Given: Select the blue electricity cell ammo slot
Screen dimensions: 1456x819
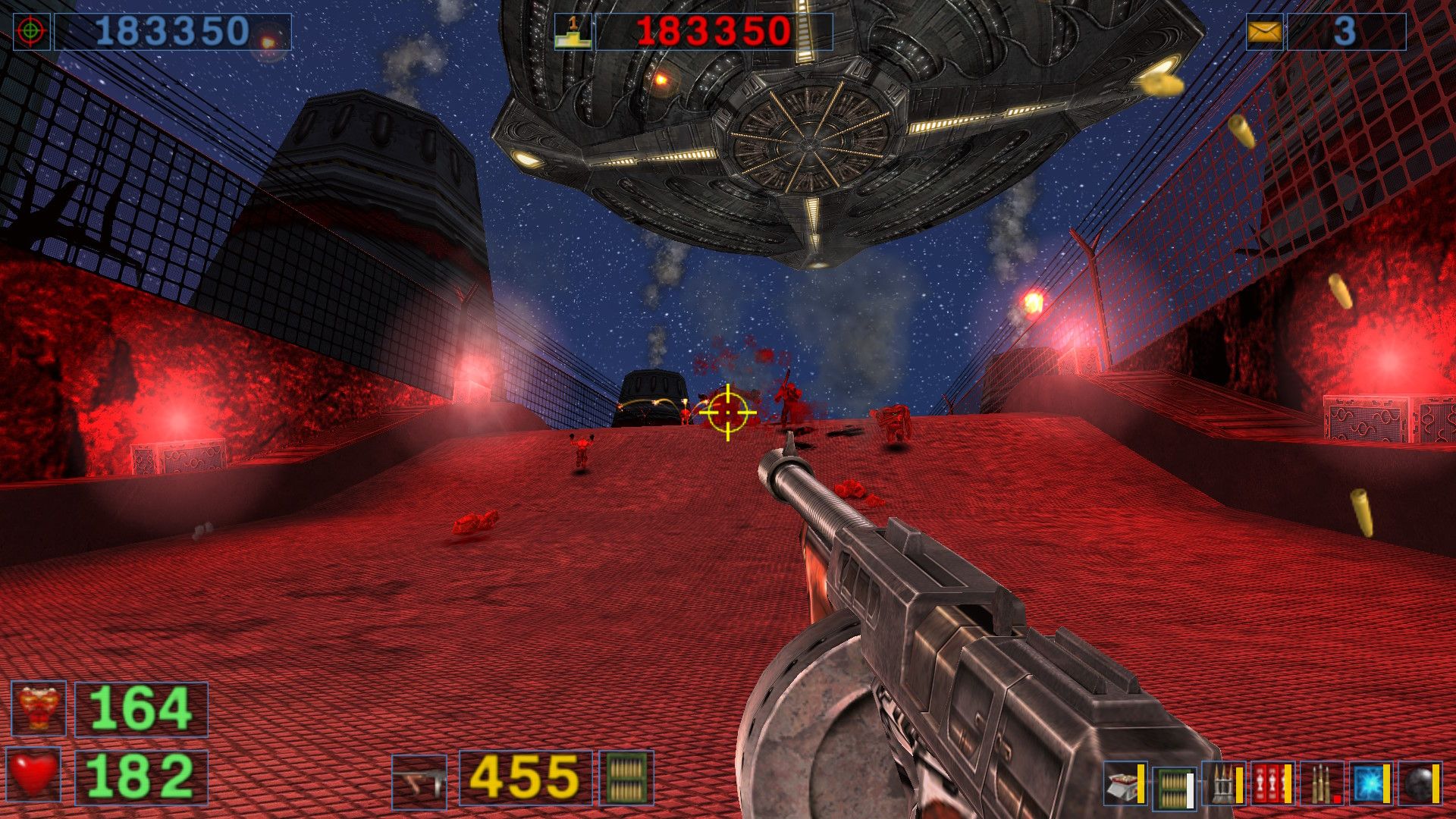Looking at the screenshot, I should [1371, 784].
